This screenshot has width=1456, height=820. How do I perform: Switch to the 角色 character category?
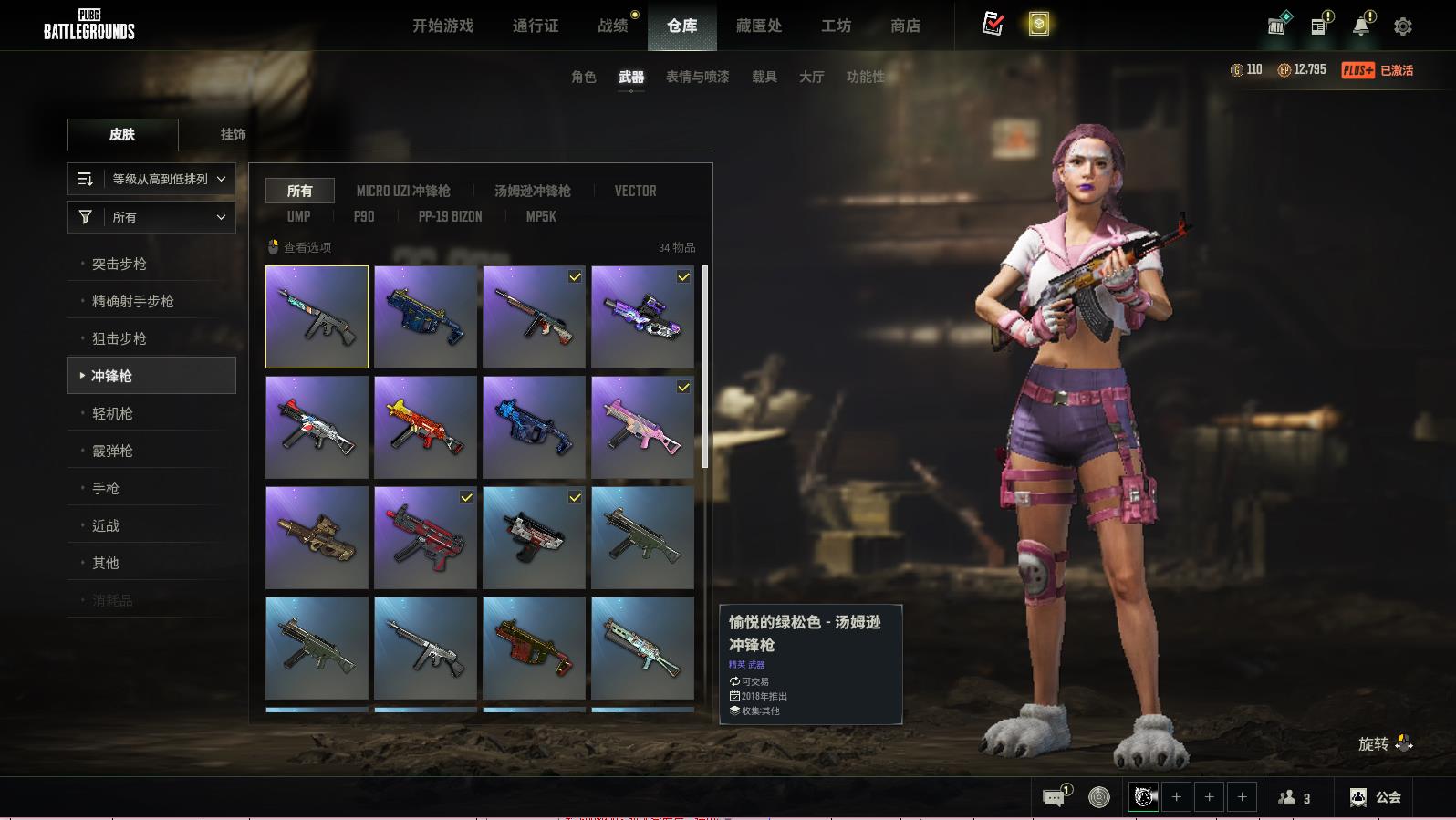click(x=583, y=77)
